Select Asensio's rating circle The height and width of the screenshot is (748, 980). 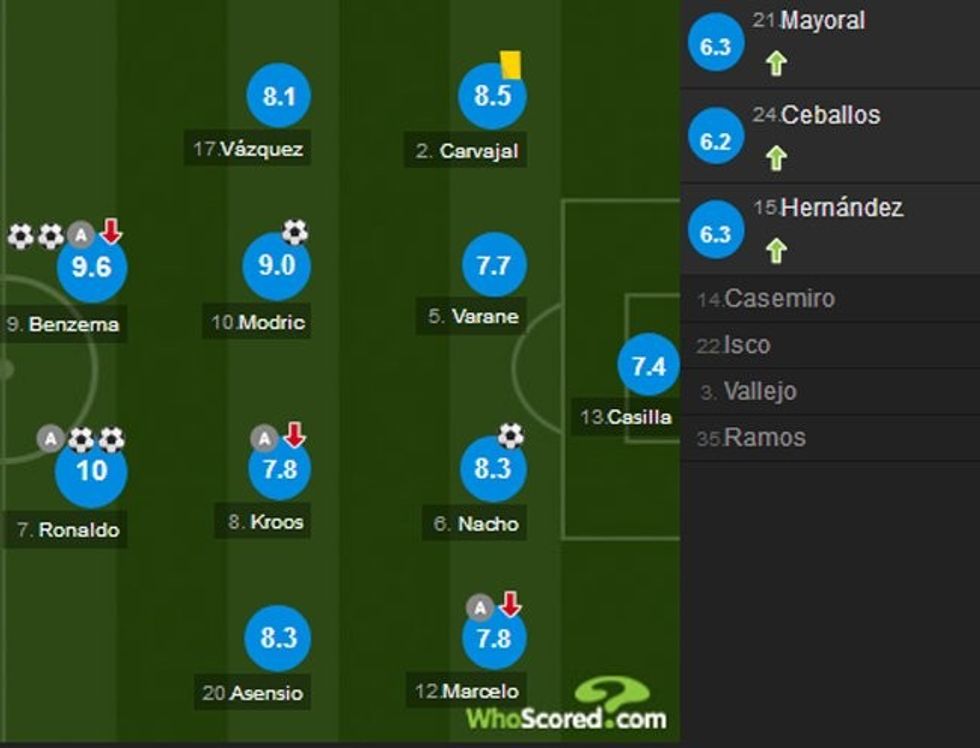279,638
